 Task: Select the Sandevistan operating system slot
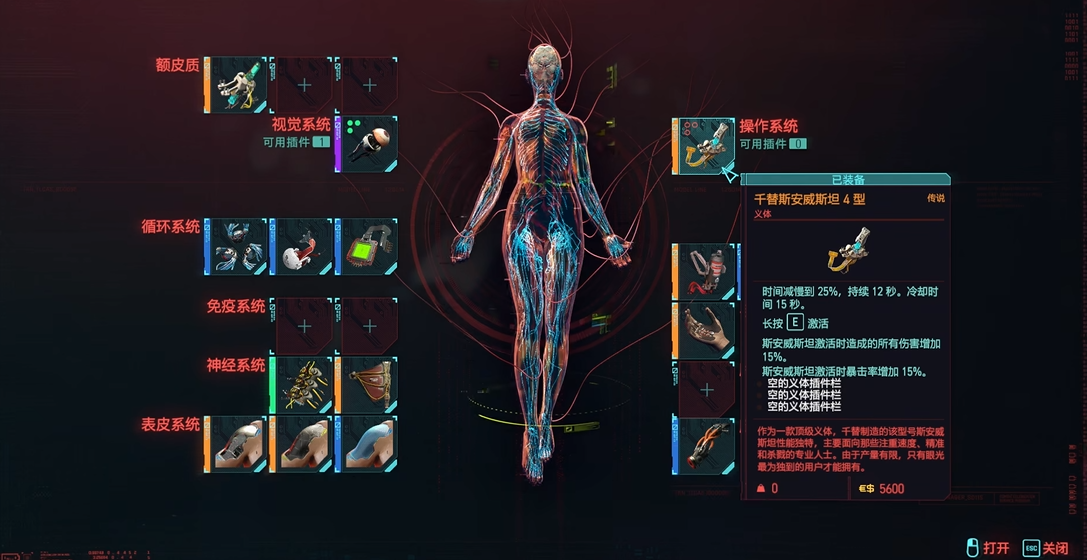point(707,145)
